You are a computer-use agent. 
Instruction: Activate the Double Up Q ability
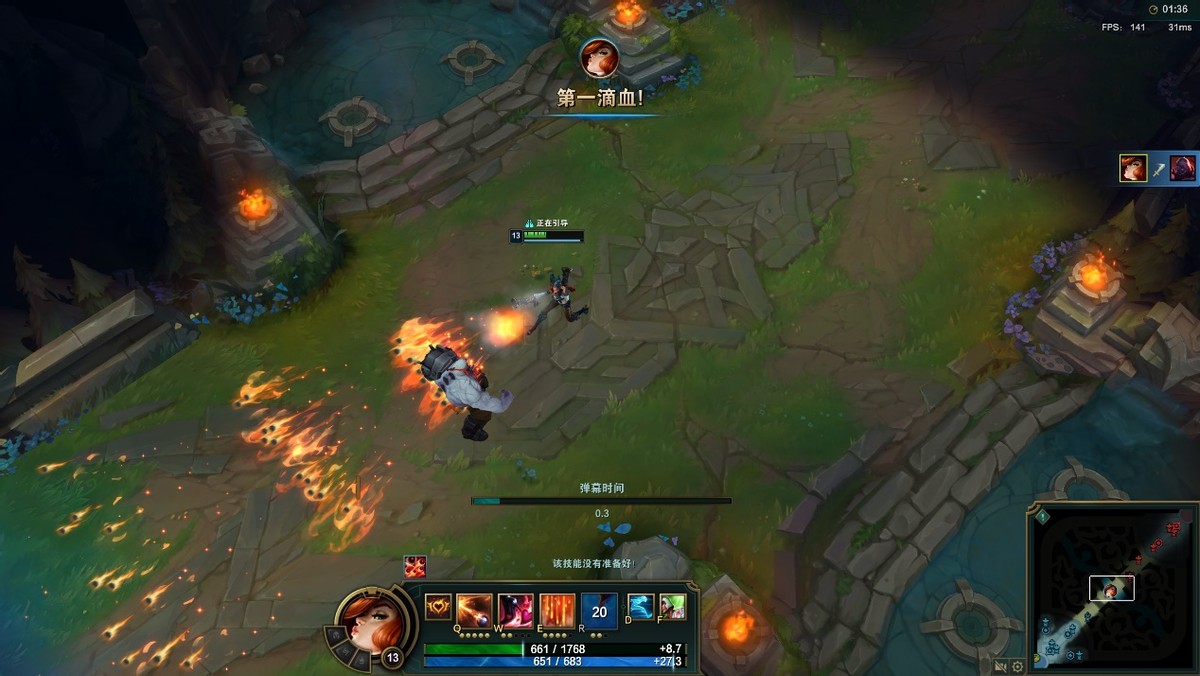coord(474,609)
